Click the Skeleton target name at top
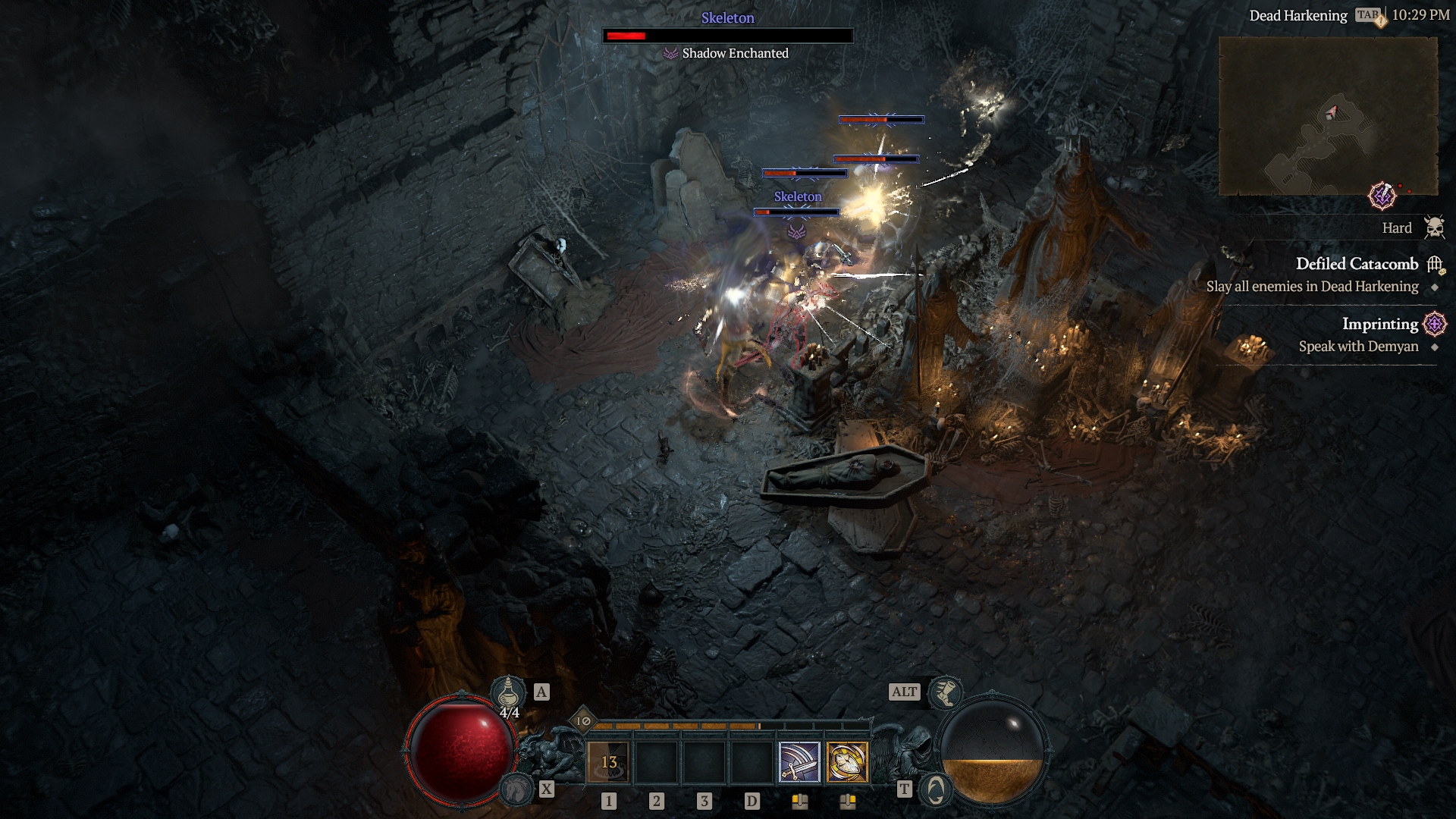The height and width of the screenshot is (819, 1456). (727, 18)
